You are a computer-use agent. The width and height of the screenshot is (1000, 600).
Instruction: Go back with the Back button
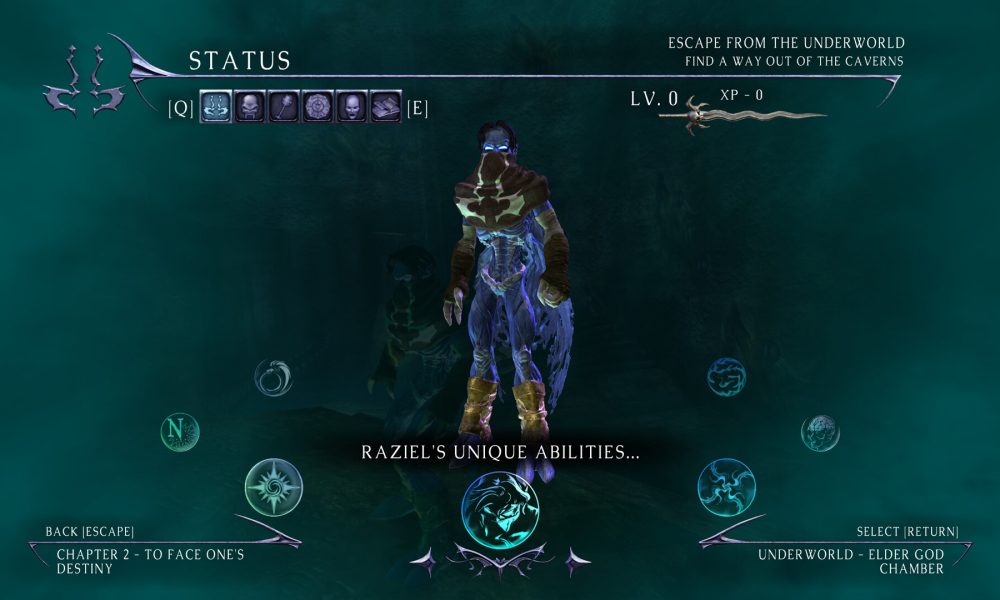point(90,531)
